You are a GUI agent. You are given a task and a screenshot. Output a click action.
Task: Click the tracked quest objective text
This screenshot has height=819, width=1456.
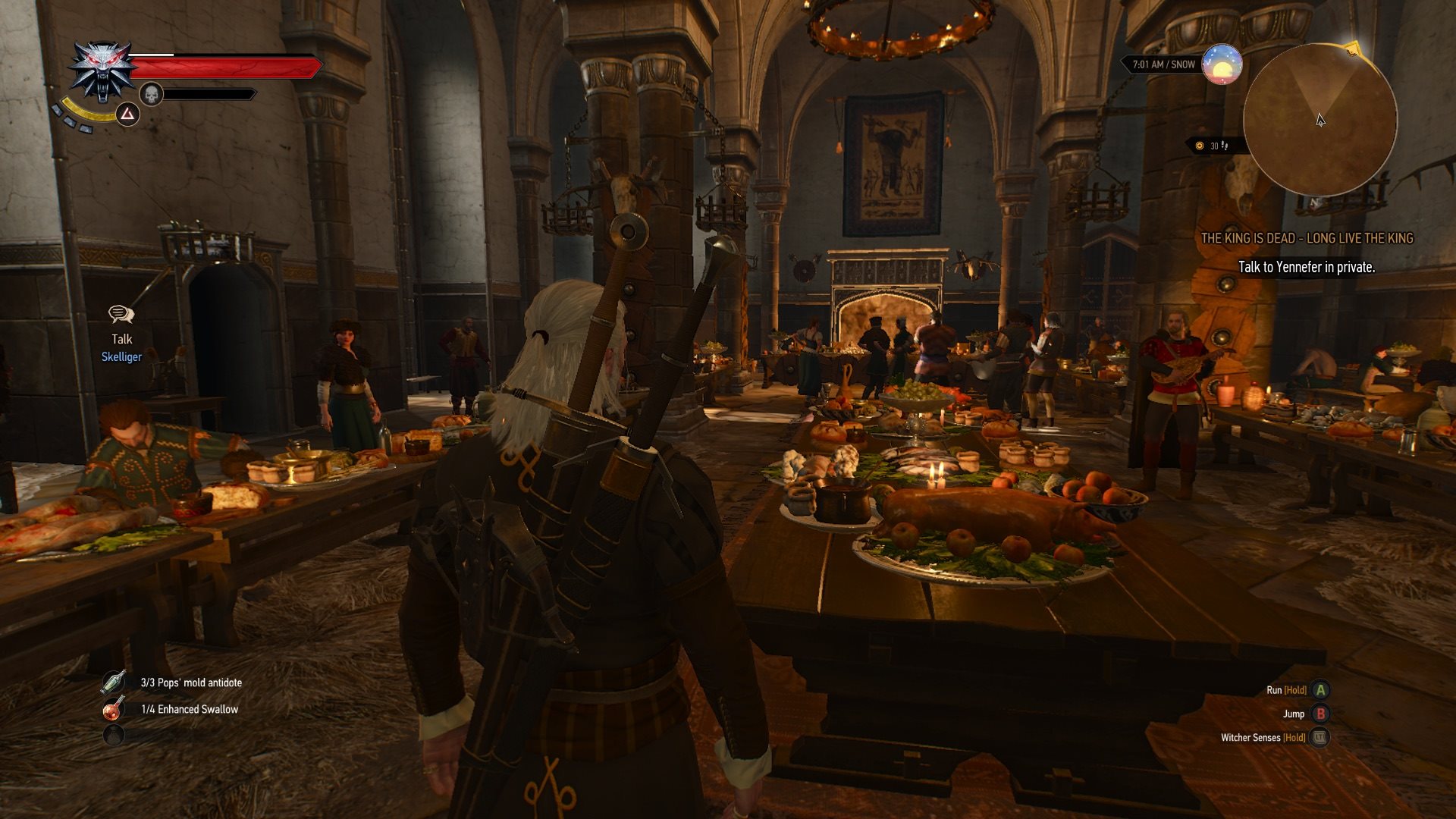tap(1306, 267)
